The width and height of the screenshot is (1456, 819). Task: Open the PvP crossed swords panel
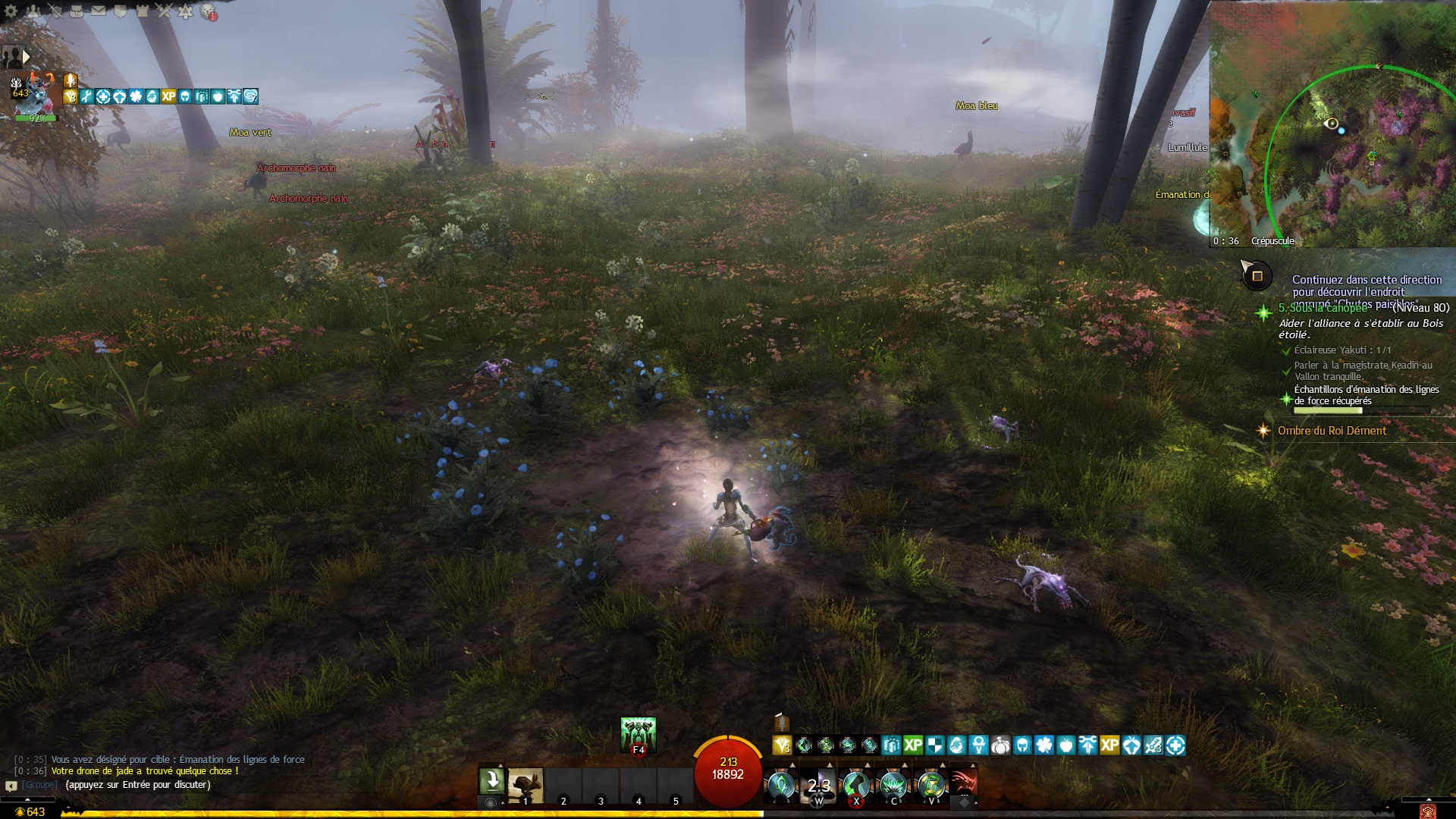click(x=164, y=11)
